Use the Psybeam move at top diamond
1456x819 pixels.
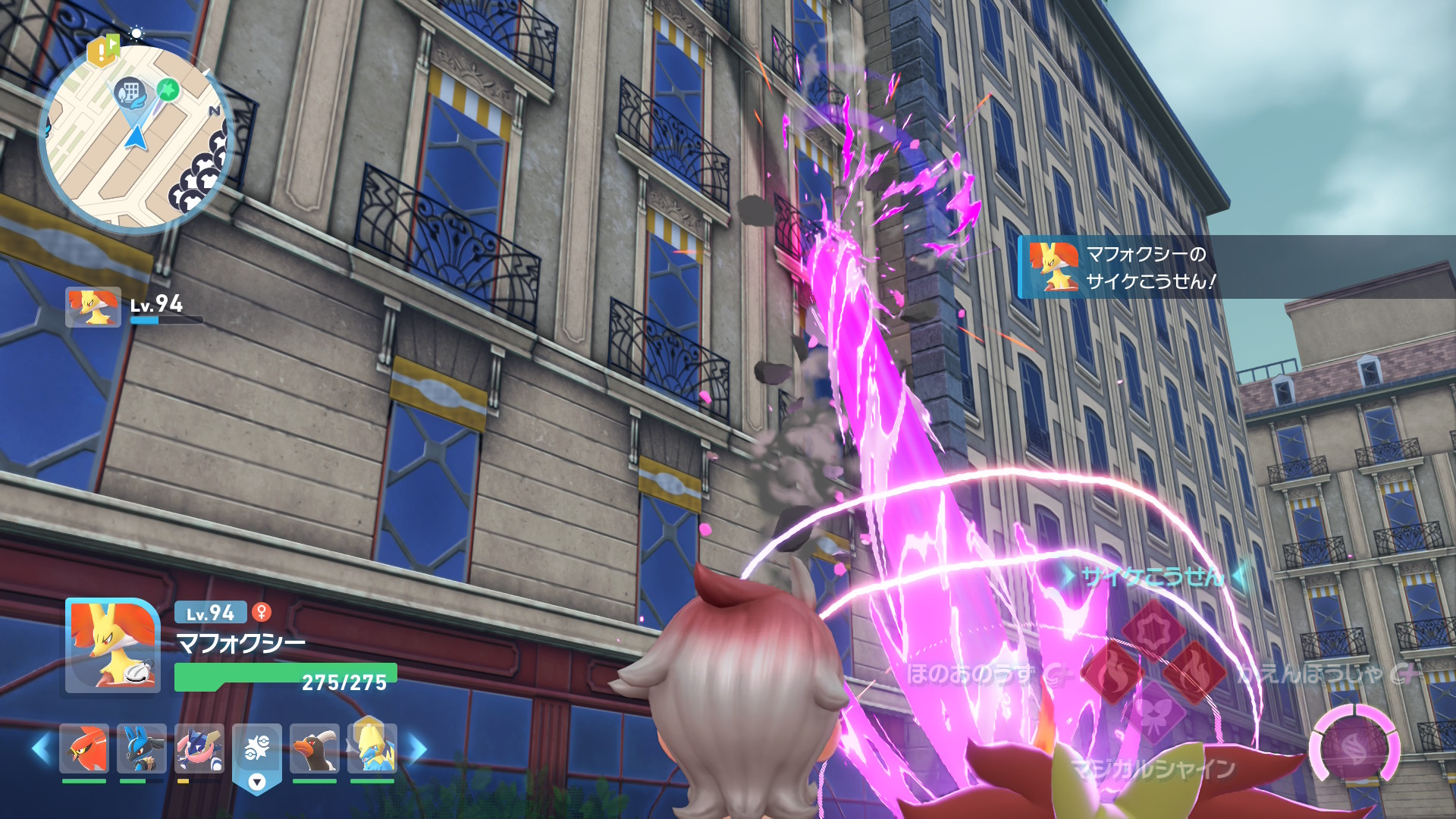1153,629
